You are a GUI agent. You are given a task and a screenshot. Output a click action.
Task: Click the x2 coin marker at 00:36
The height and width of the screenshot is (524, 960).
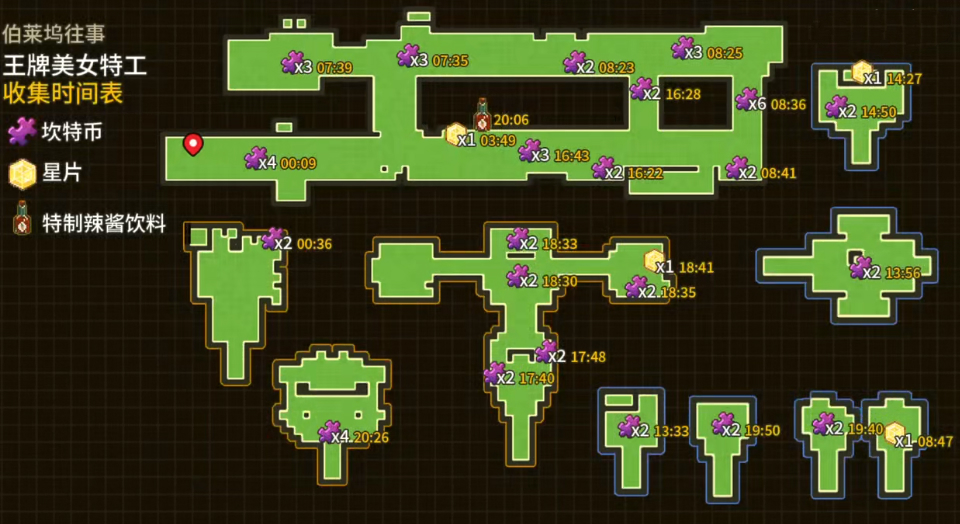(x=273, y=239)
